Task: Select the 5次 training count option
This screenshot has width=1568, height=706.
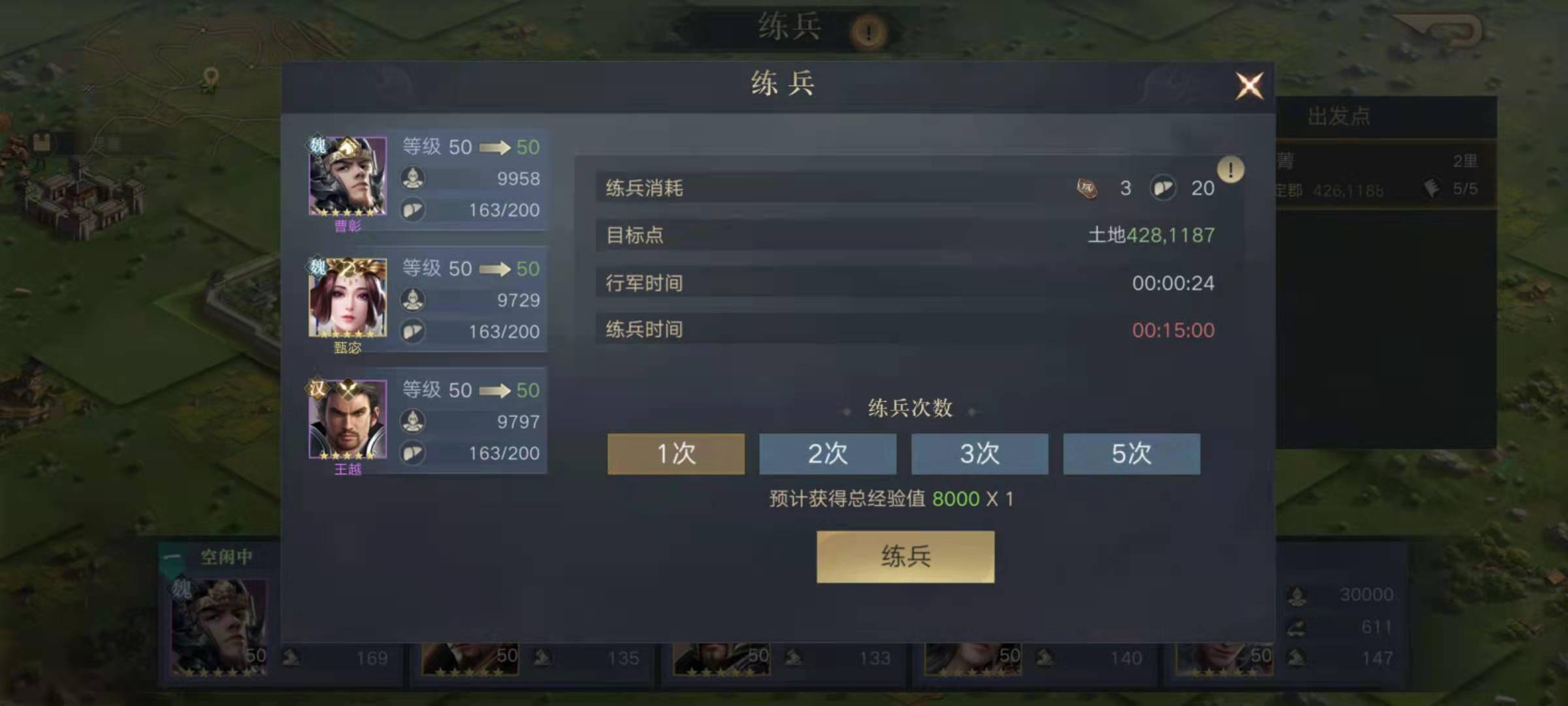Action: pyautogui.click(x=1130, y=454)
